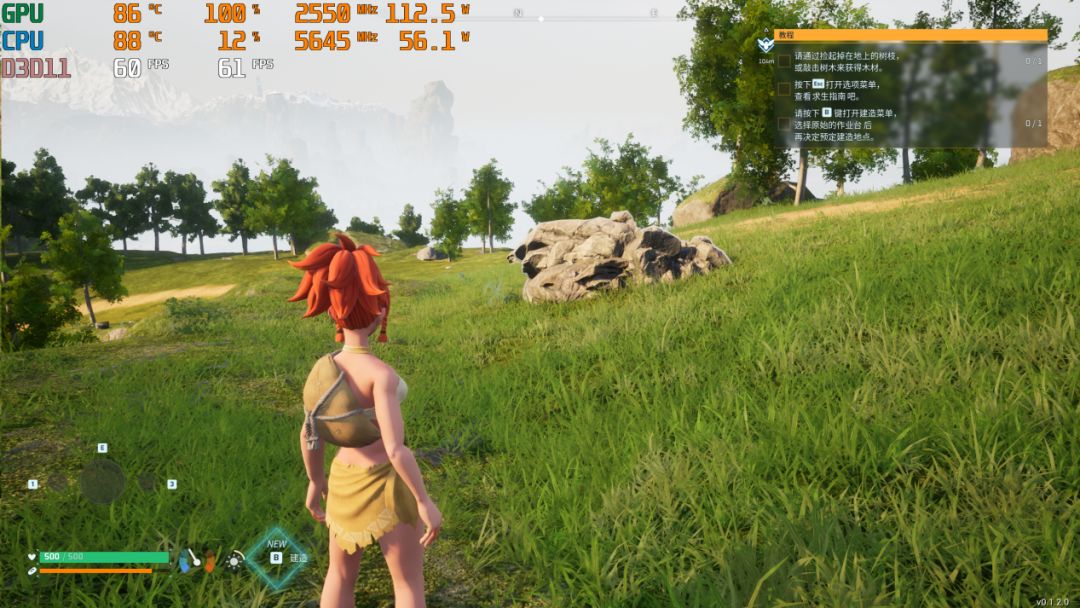Select the survival guide tutorial objective

point(836,90)
